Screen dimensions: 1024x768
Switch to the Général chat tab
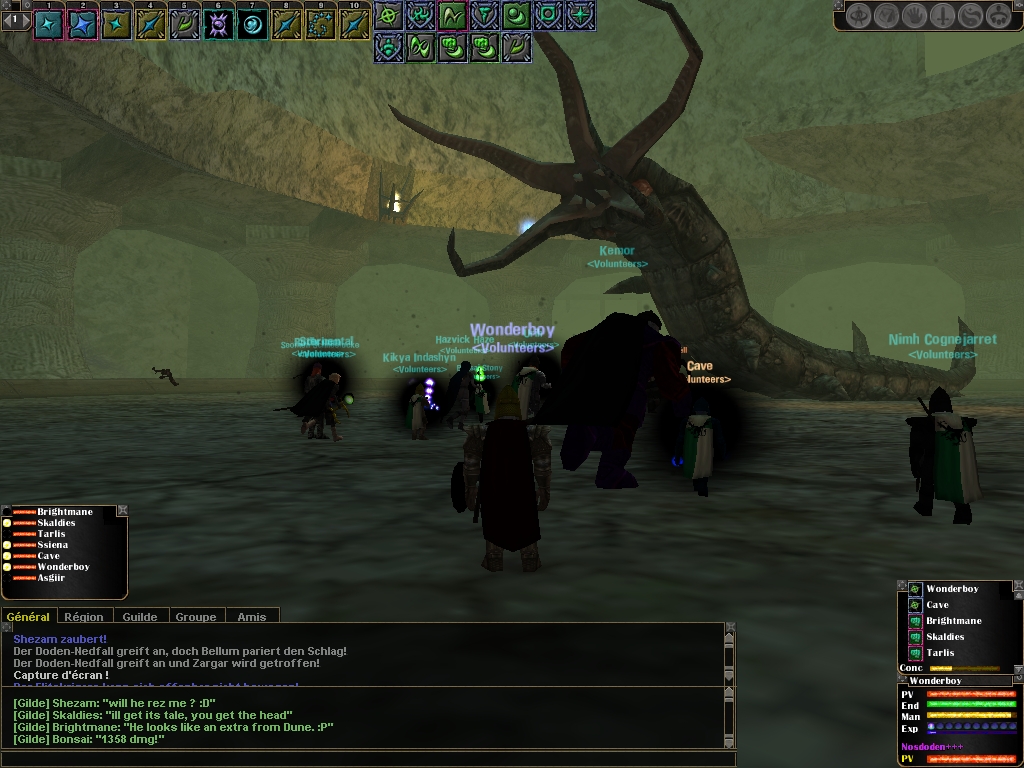(x=28, y=617)
